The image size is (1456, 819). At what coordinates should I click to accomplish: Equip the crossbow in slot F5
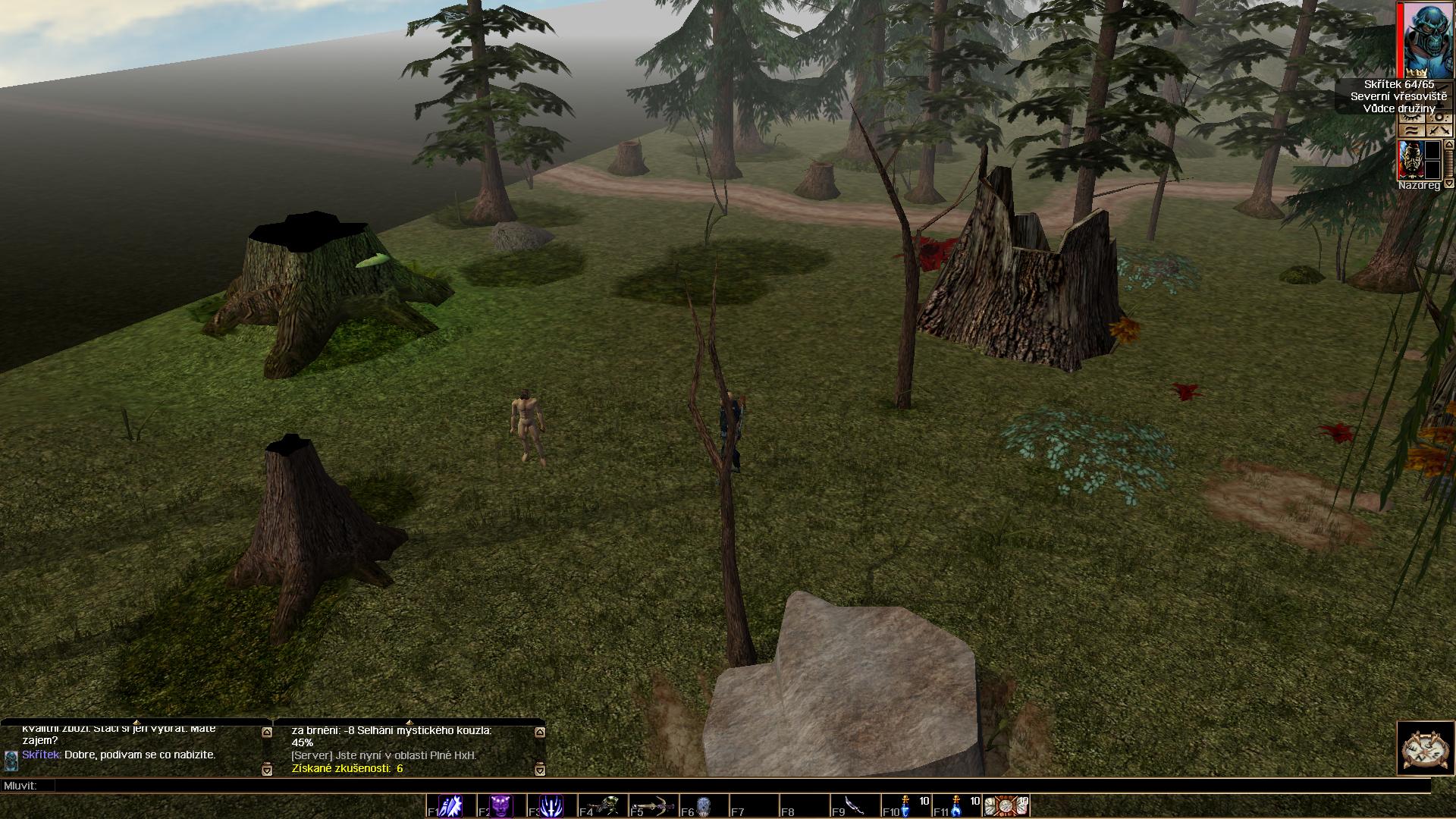coord(652,805)
